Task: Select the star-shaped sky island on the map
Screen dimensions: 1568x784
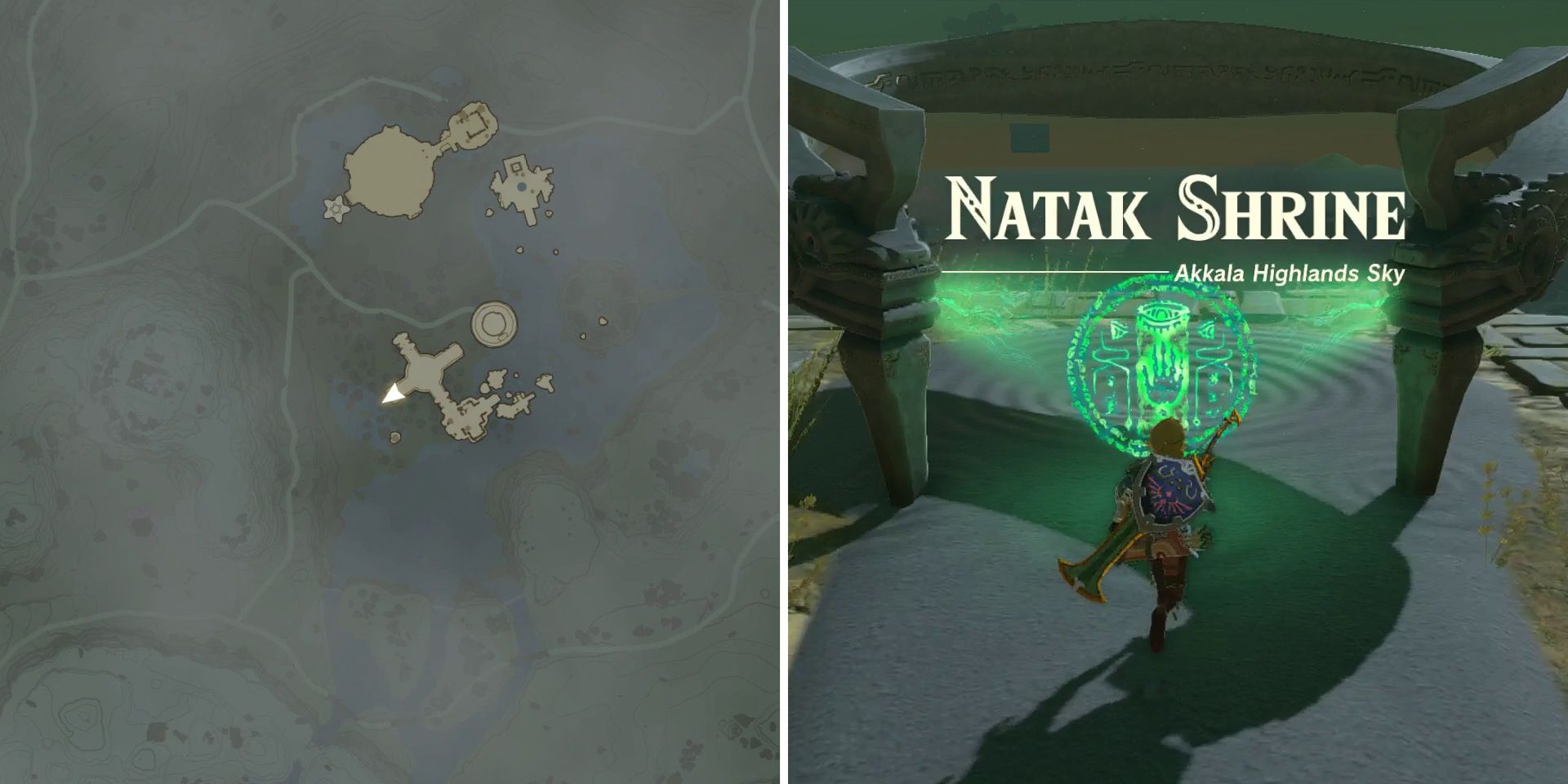Action: tap(335, 207)
